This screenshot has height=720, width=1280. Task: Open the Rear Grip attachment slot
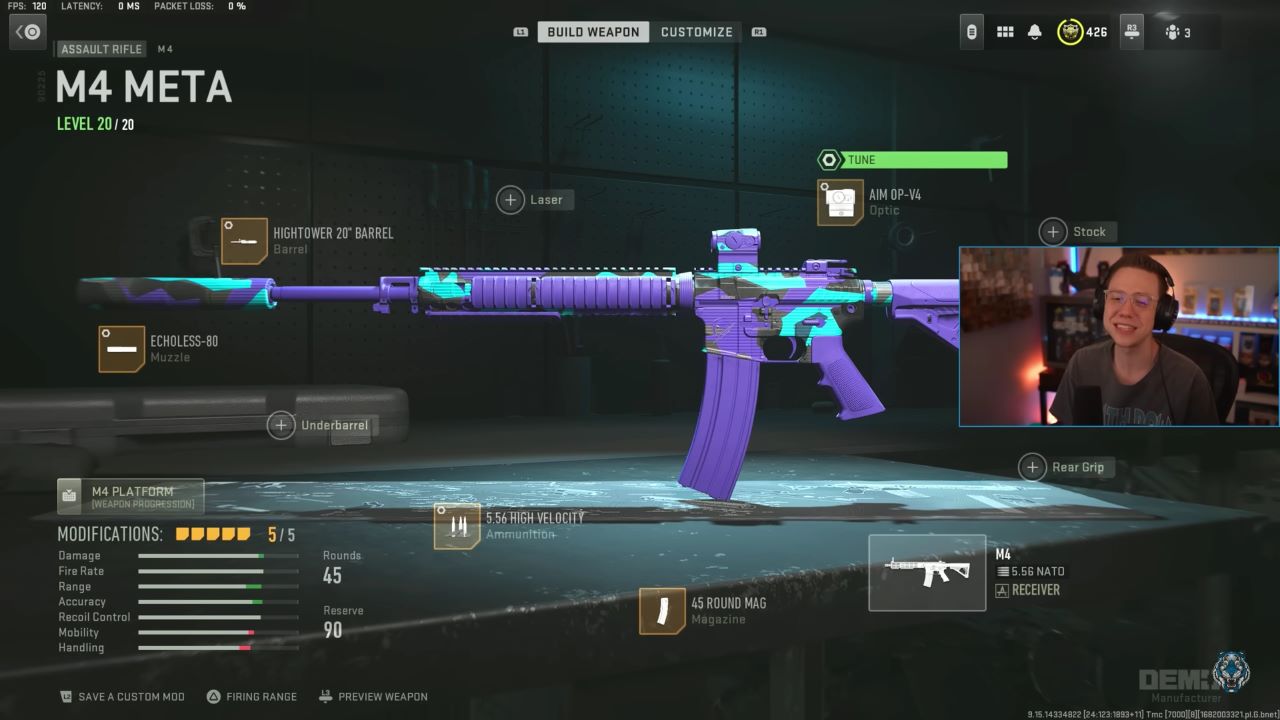click(x=1033, y=467)
